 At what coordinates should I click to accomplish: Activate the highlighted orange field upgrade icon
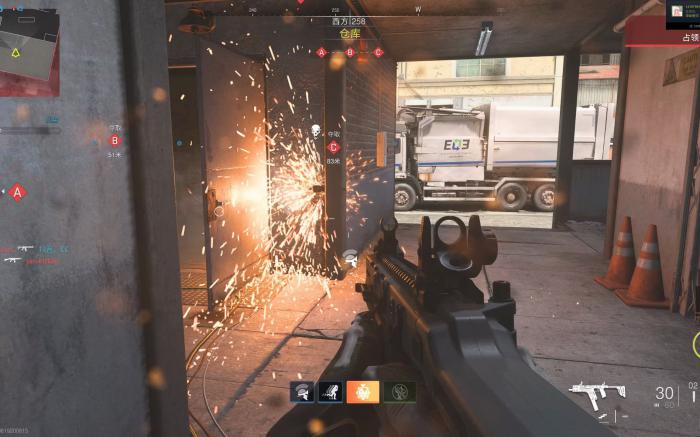point(363,392)
